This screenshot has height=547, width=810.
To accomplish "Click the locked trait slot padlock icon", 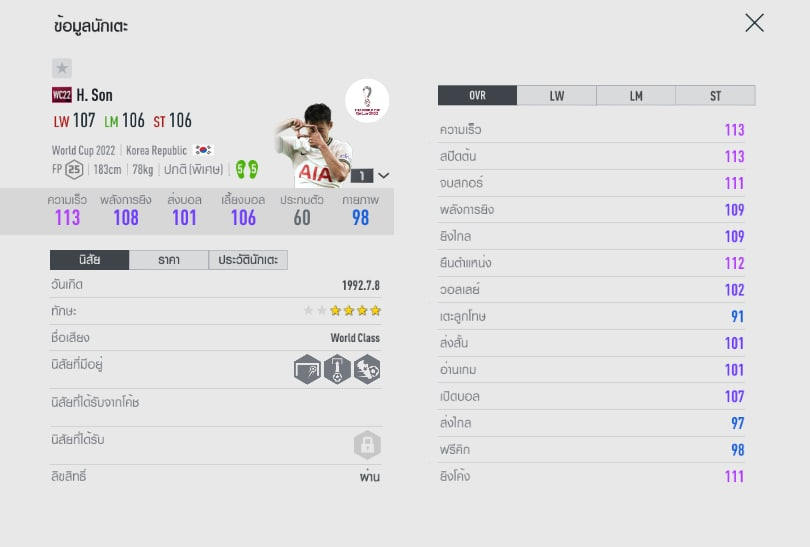I will [367, 445].
